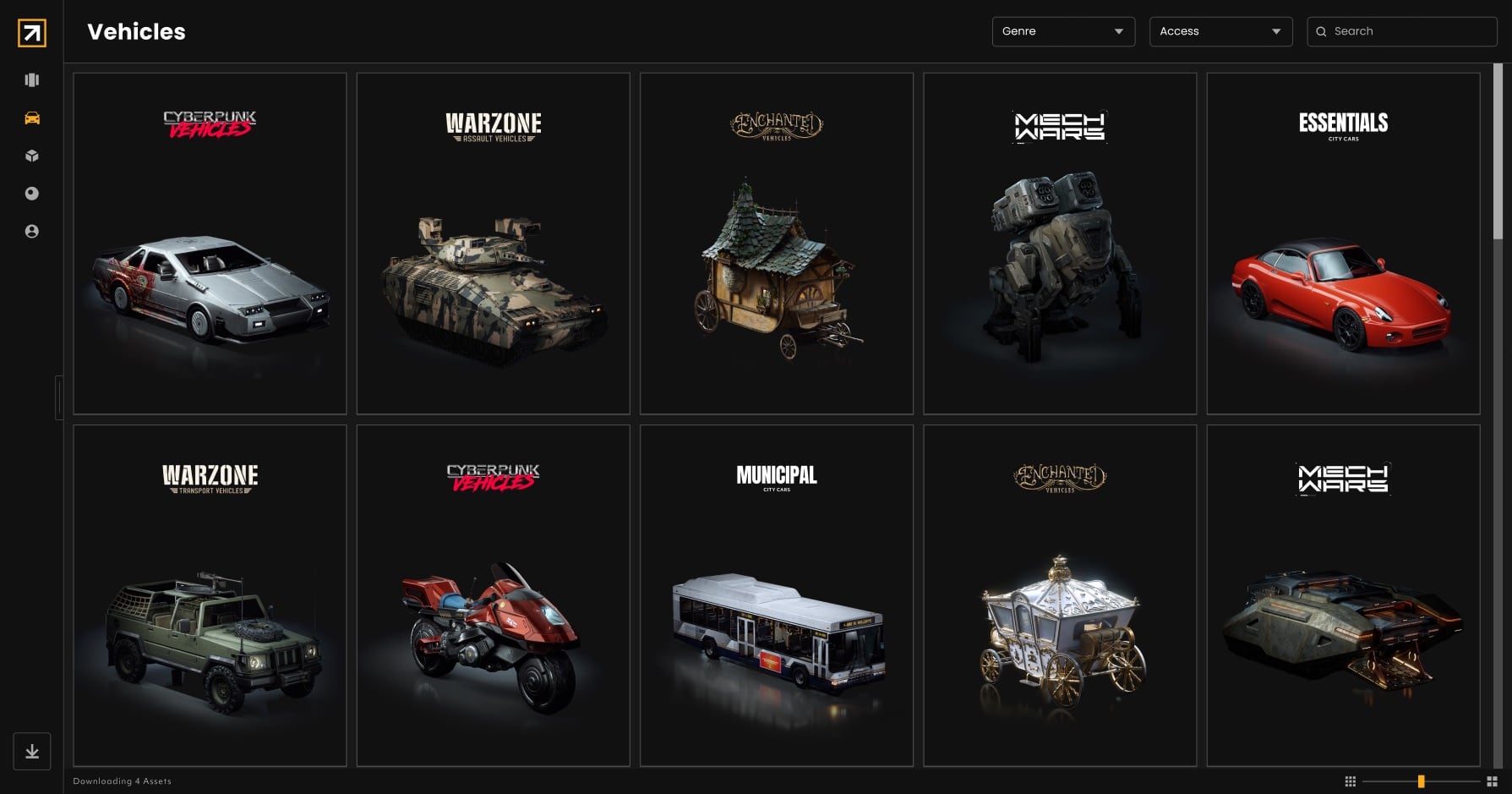The image size is (1512, 794).
Task: Open the Essentials red city car tile
Action: point(1343,244)
